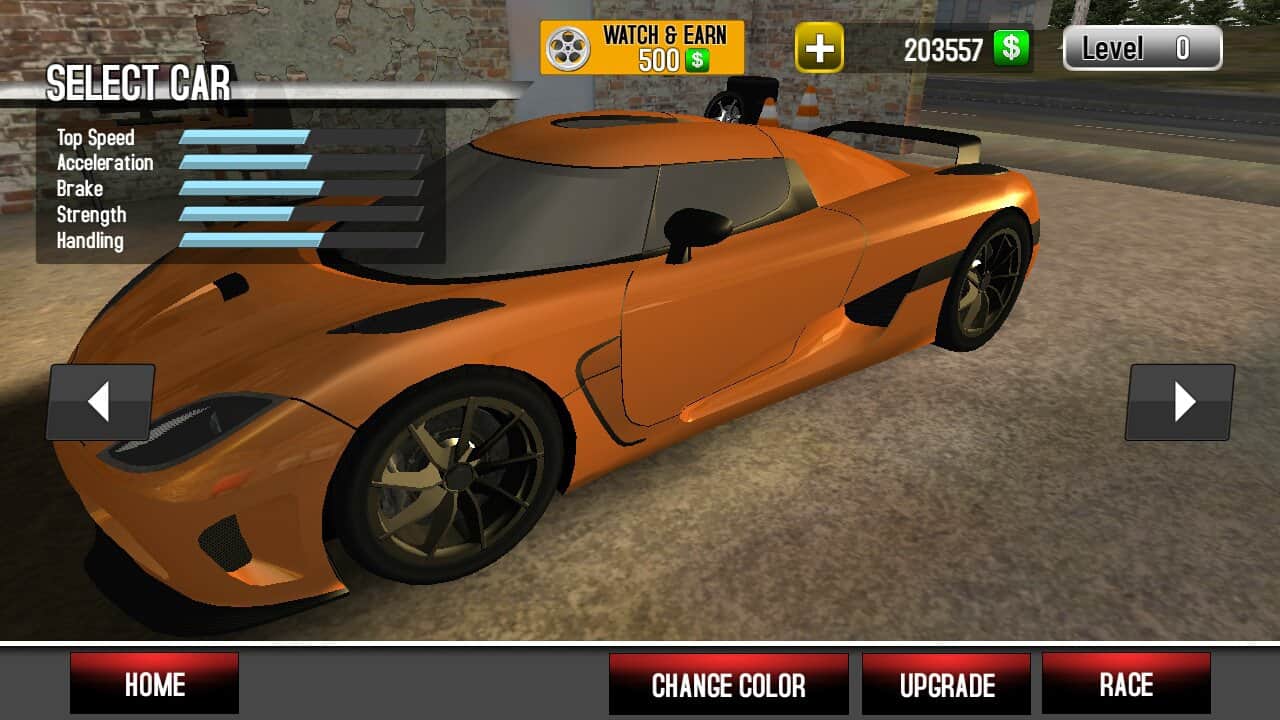This screenshot has height=720, width=1280.
Task: Show the previous car with left arrow
Action: (x=100, y=402)
